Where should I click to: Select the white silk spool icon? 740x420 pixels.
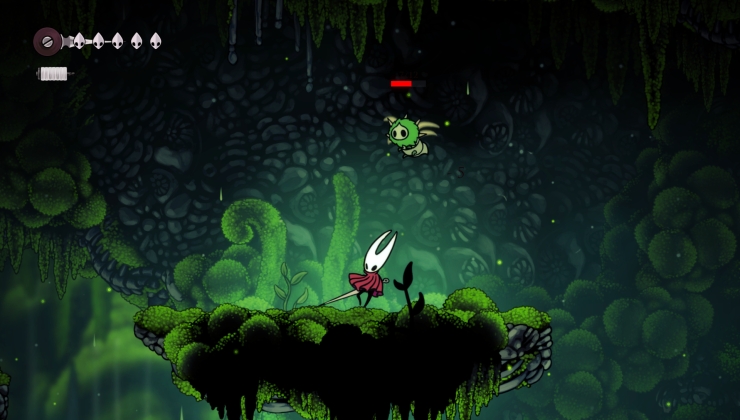coord(54,74)
